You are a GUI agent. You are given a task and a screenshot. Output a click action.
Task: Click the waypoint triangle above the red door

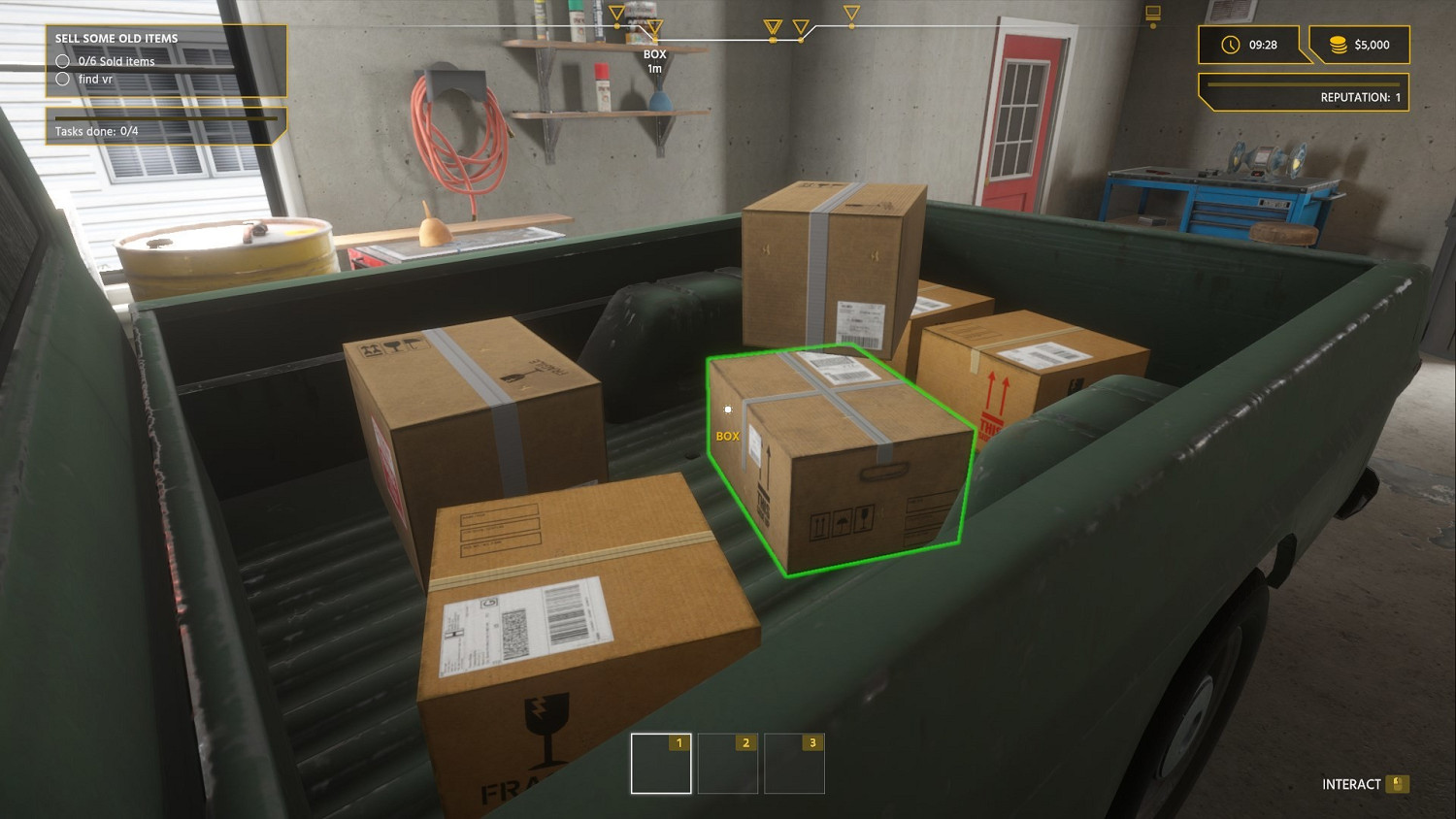tap(852, 14)
